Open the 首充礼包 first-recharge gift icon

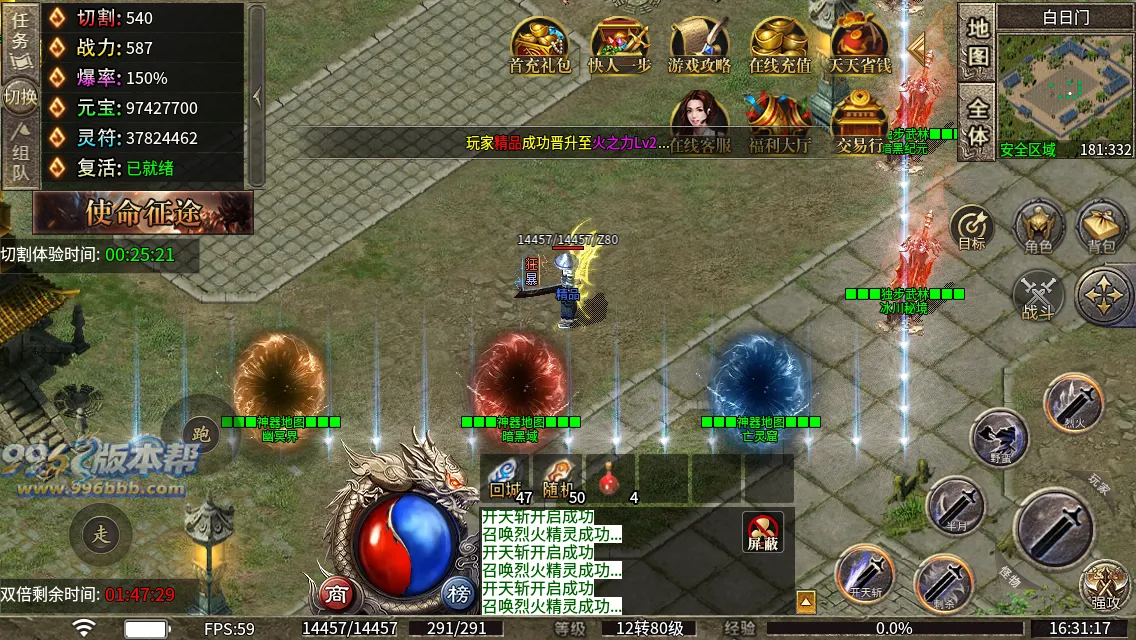pos(540,45)
